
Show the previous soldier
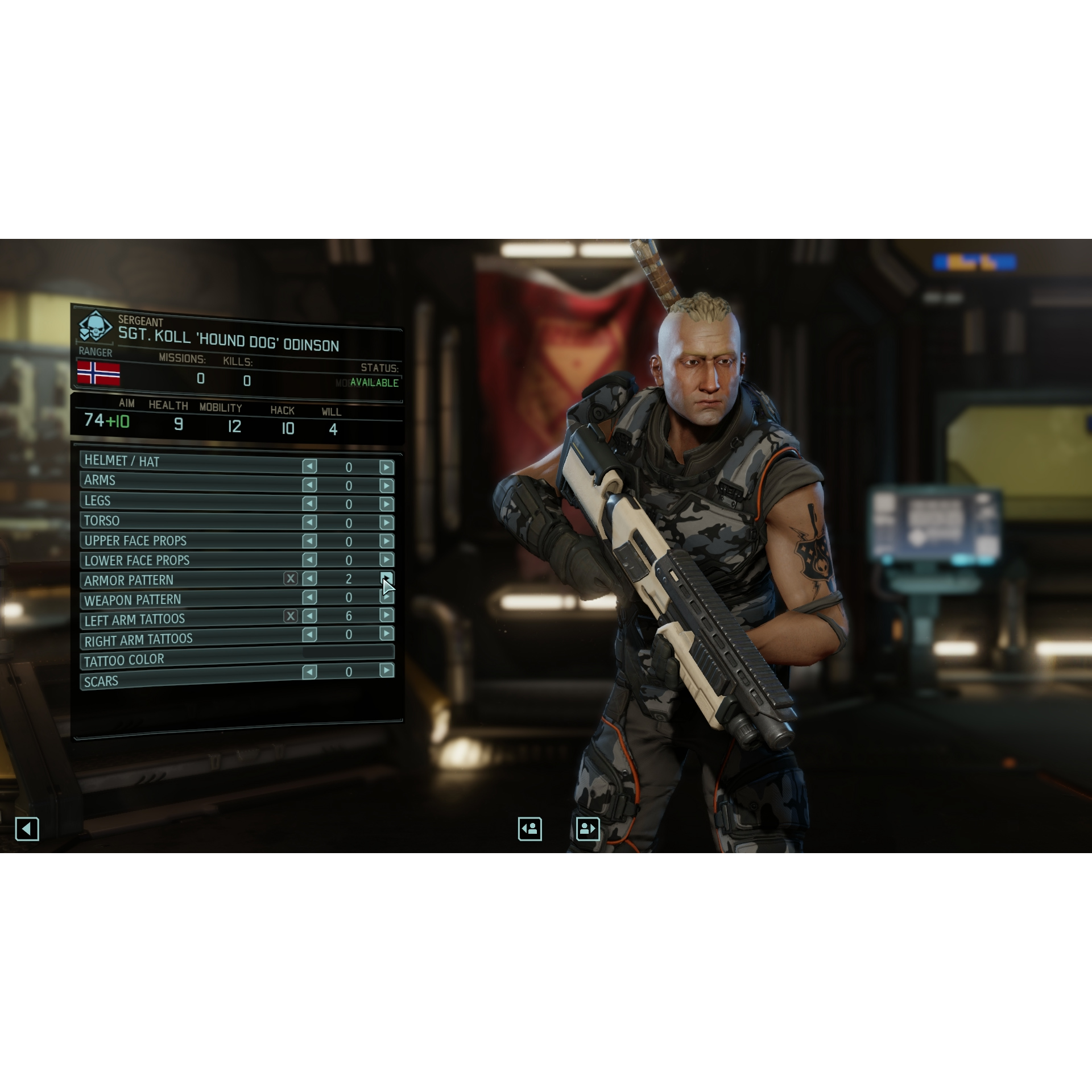click(530, 829)
